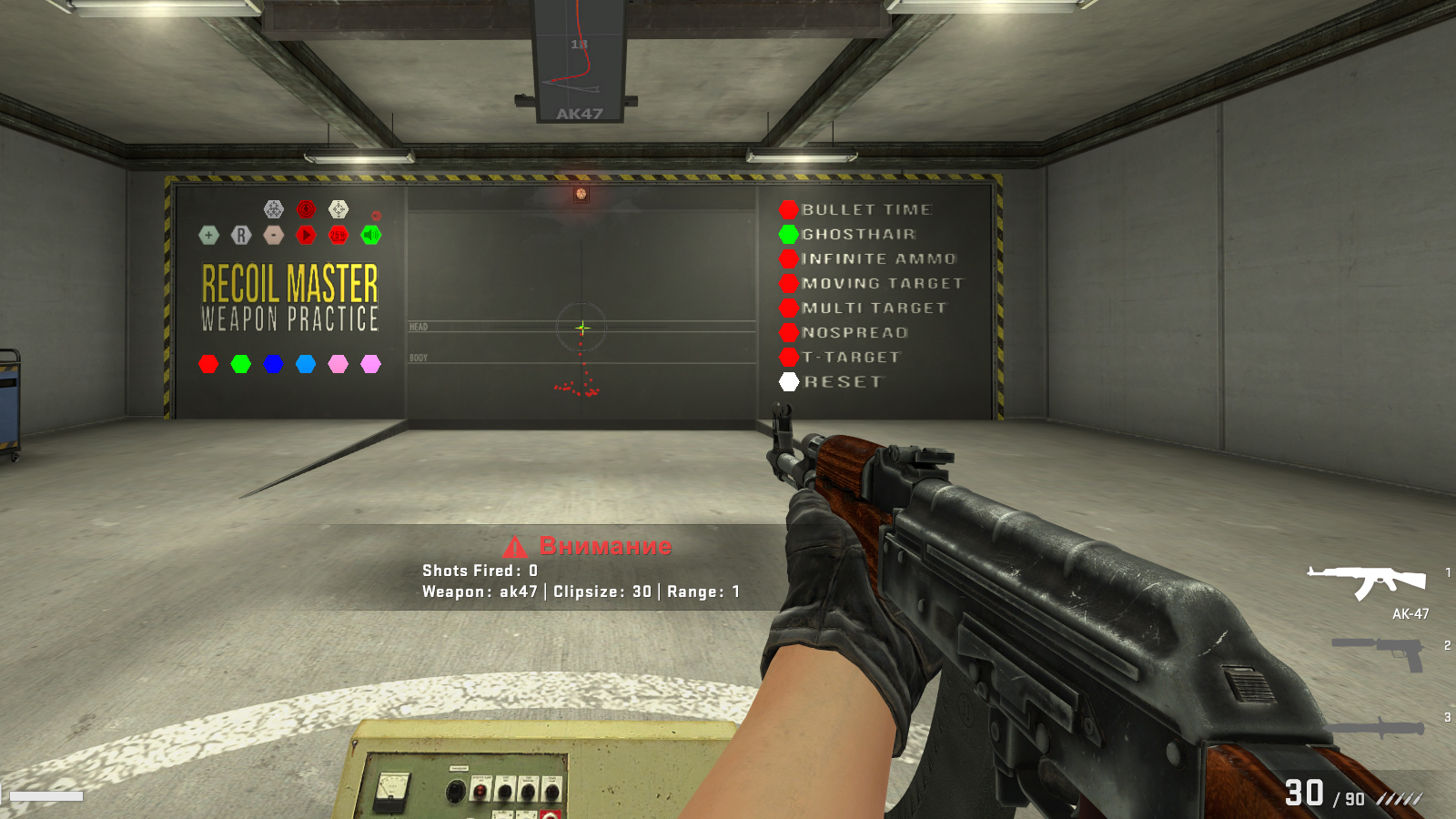Turn on Moving Target
Screen dimensions: 1456x819
[789, 283]
